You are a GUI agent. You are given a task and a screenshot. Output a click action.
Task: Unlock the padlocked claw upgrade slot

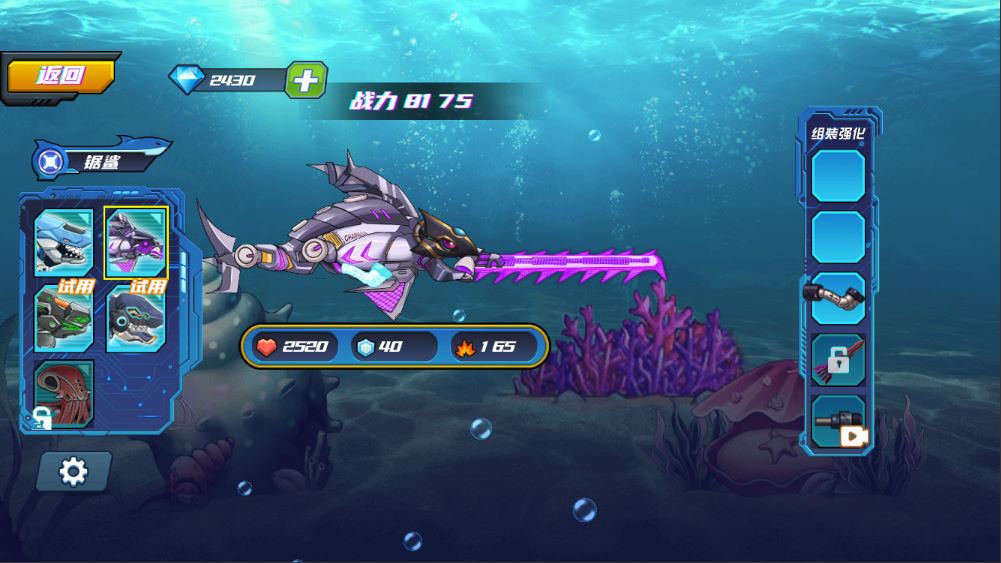click(838, 360)
